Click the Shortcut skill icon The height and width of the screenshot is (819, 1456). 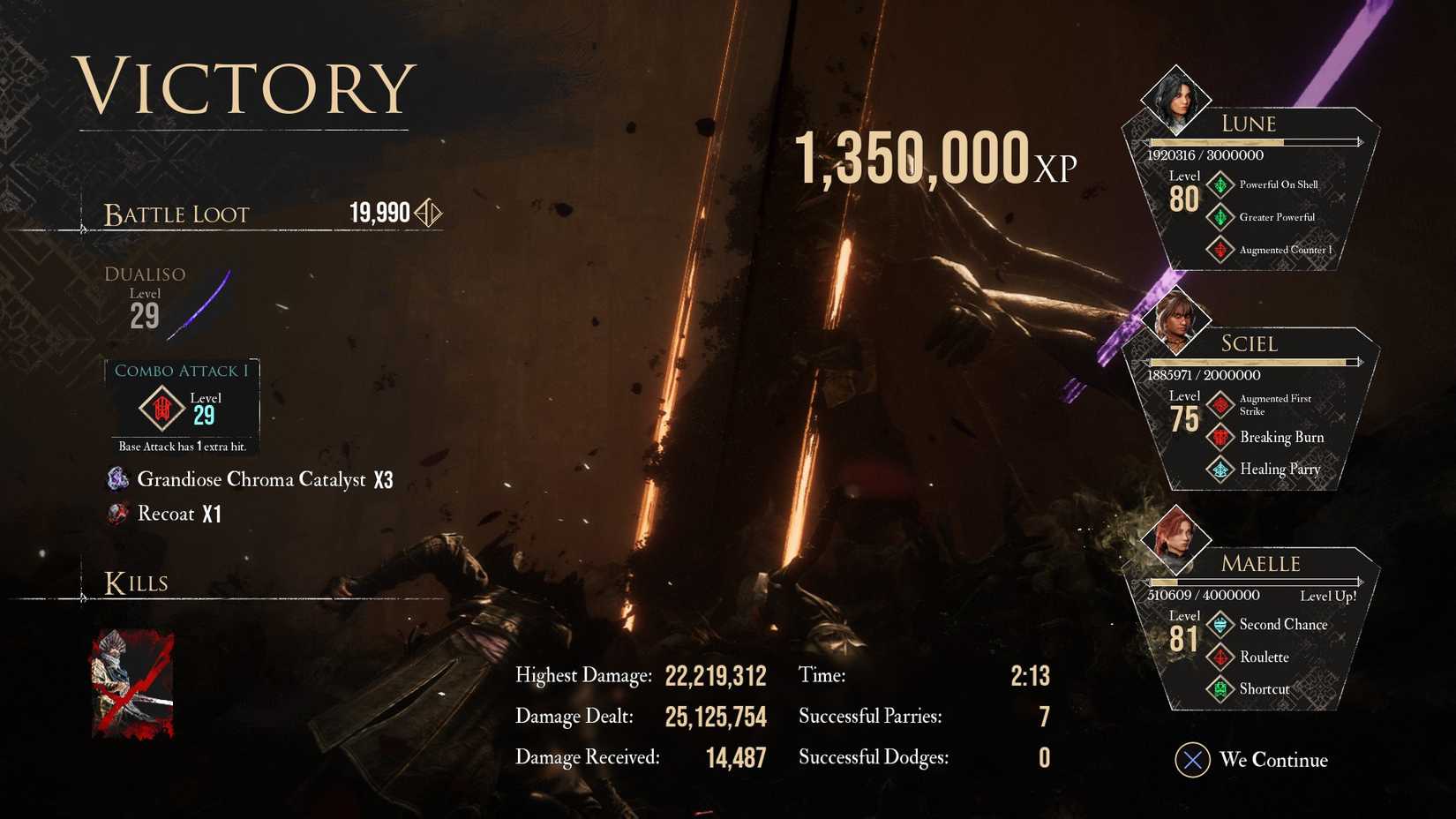[1221, 689]
